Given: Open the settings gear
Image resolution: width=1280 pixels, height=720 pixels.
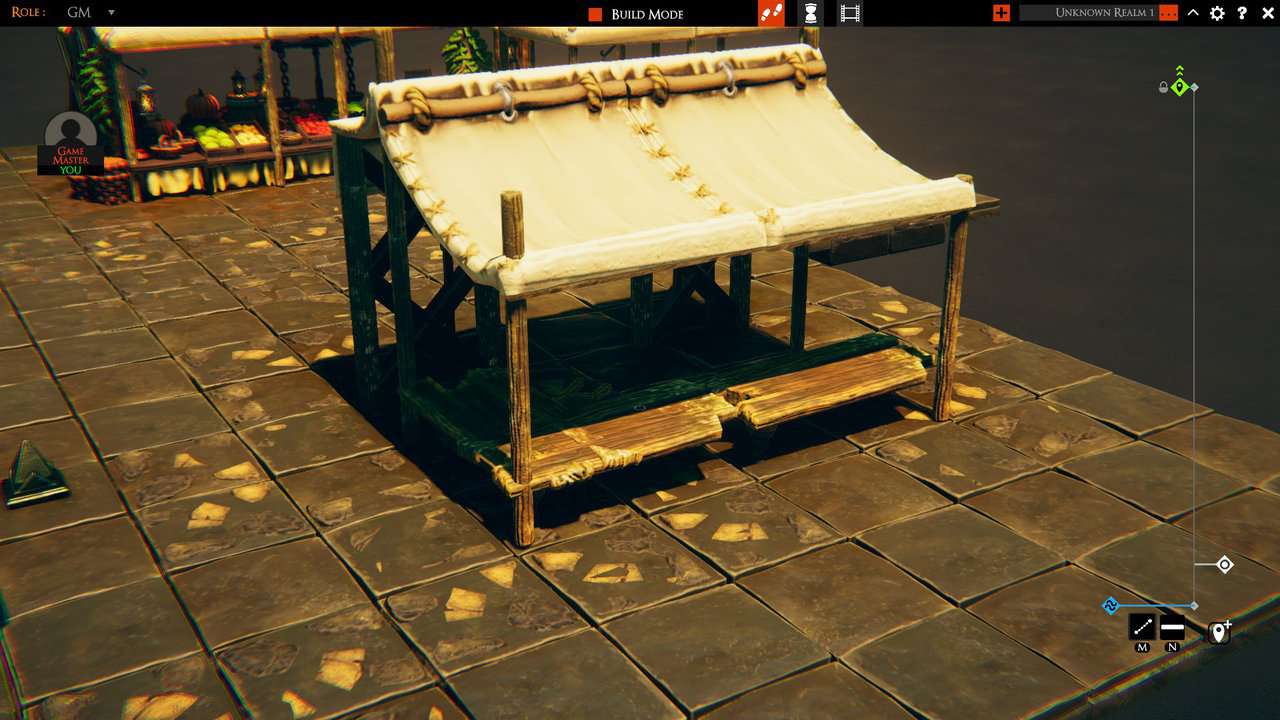Looking at the screenshot, I should pos(1217,13).
